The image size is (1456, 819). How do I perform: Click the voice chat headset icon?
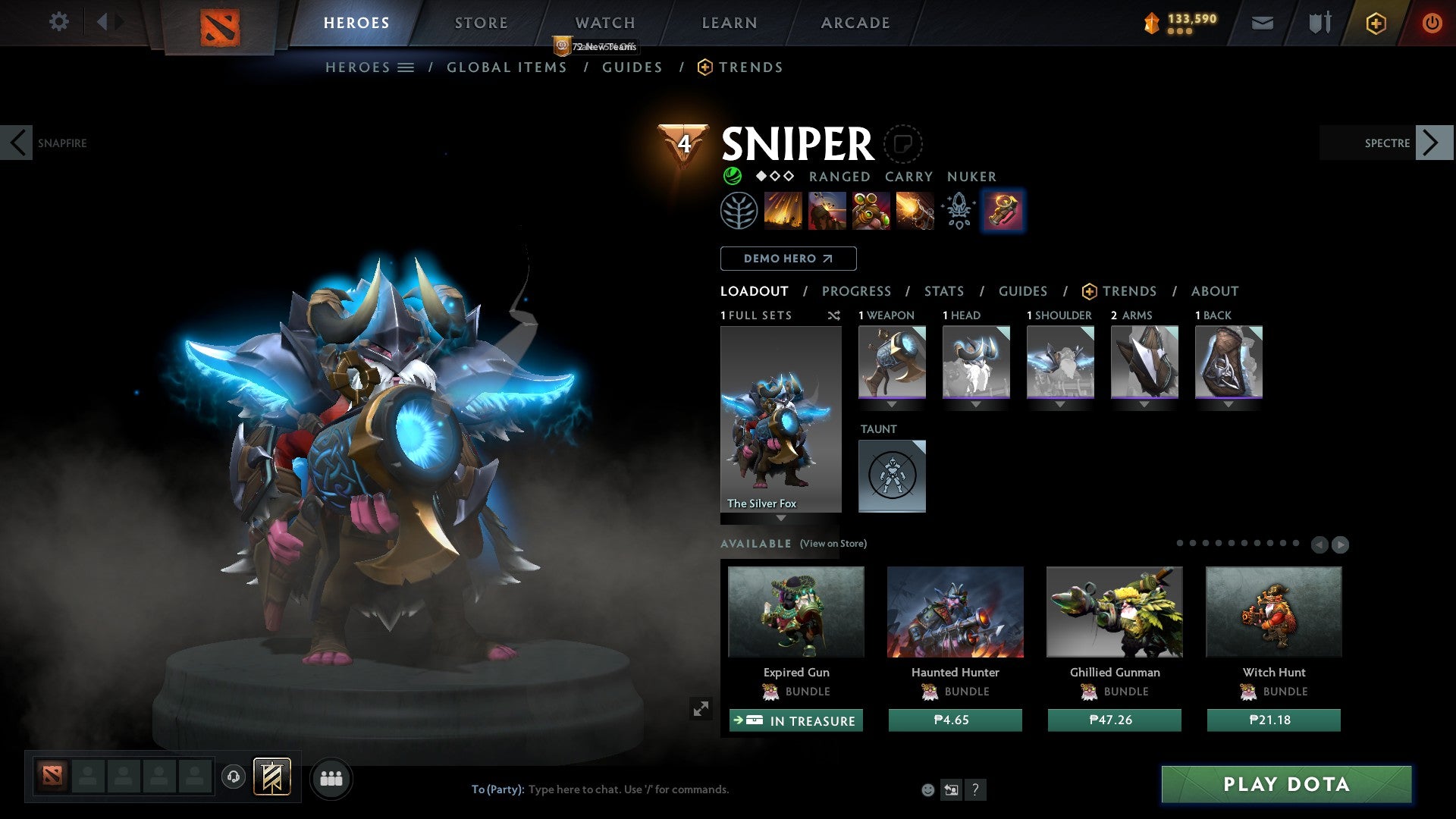point(233,777)
